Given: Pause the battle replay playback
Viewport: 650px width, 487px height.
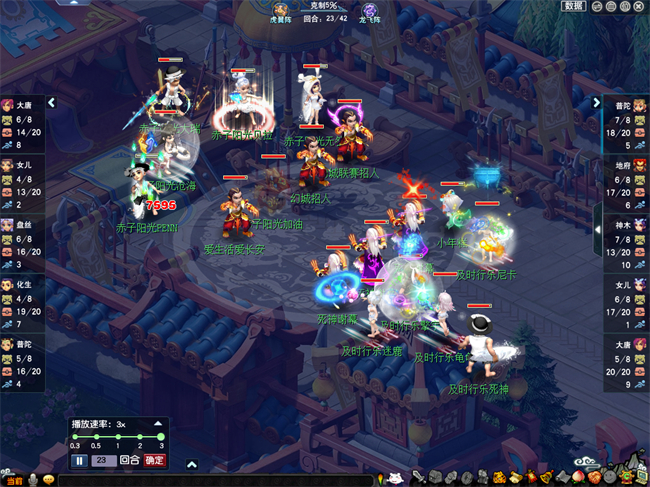Looking at the screenshot, I should [79, 460].
